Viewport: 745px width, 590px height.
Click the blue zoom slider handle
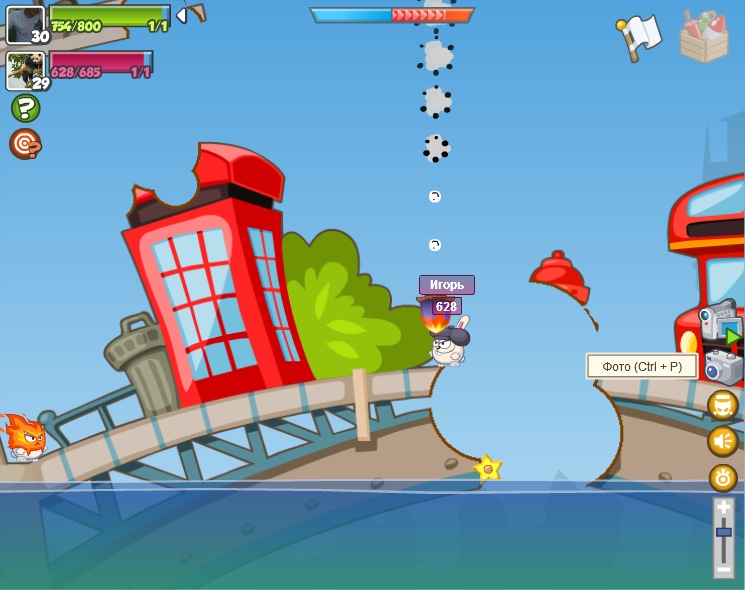click(724, 532)
